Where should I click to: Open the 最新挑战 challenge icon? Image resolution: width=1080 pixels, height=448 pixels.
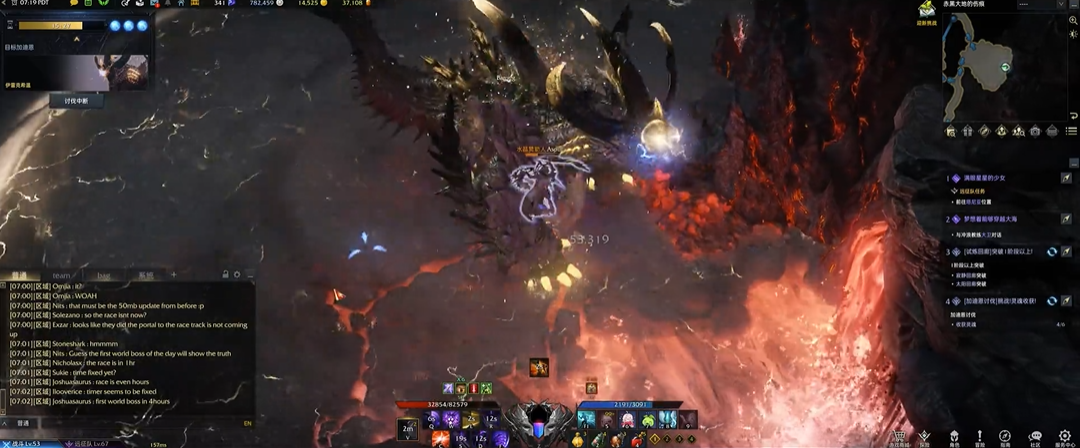(926, 11)
